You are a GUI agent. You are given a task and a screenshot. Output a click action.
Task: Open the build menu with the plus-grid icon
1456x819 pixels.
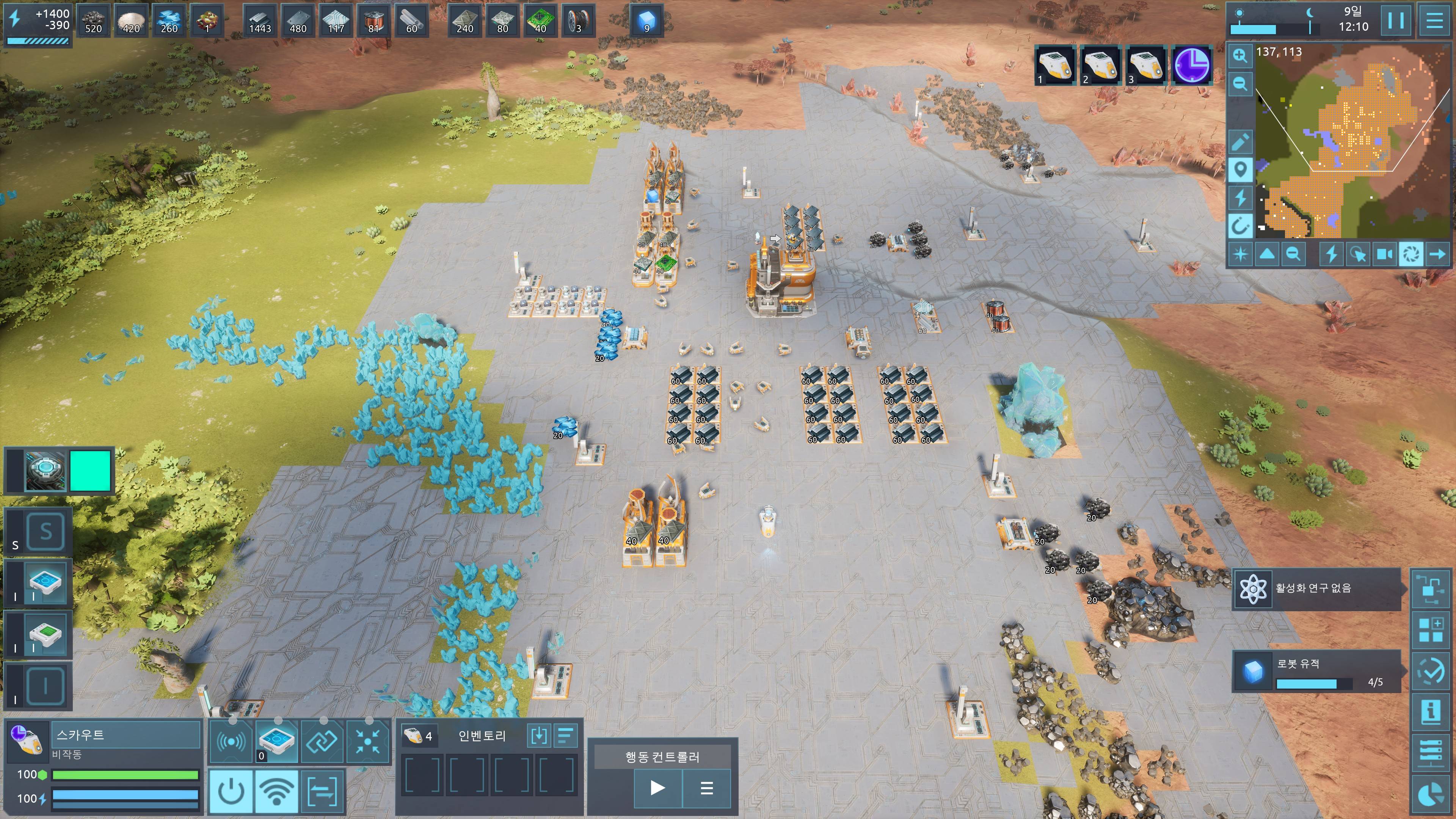coord(1431,630)
